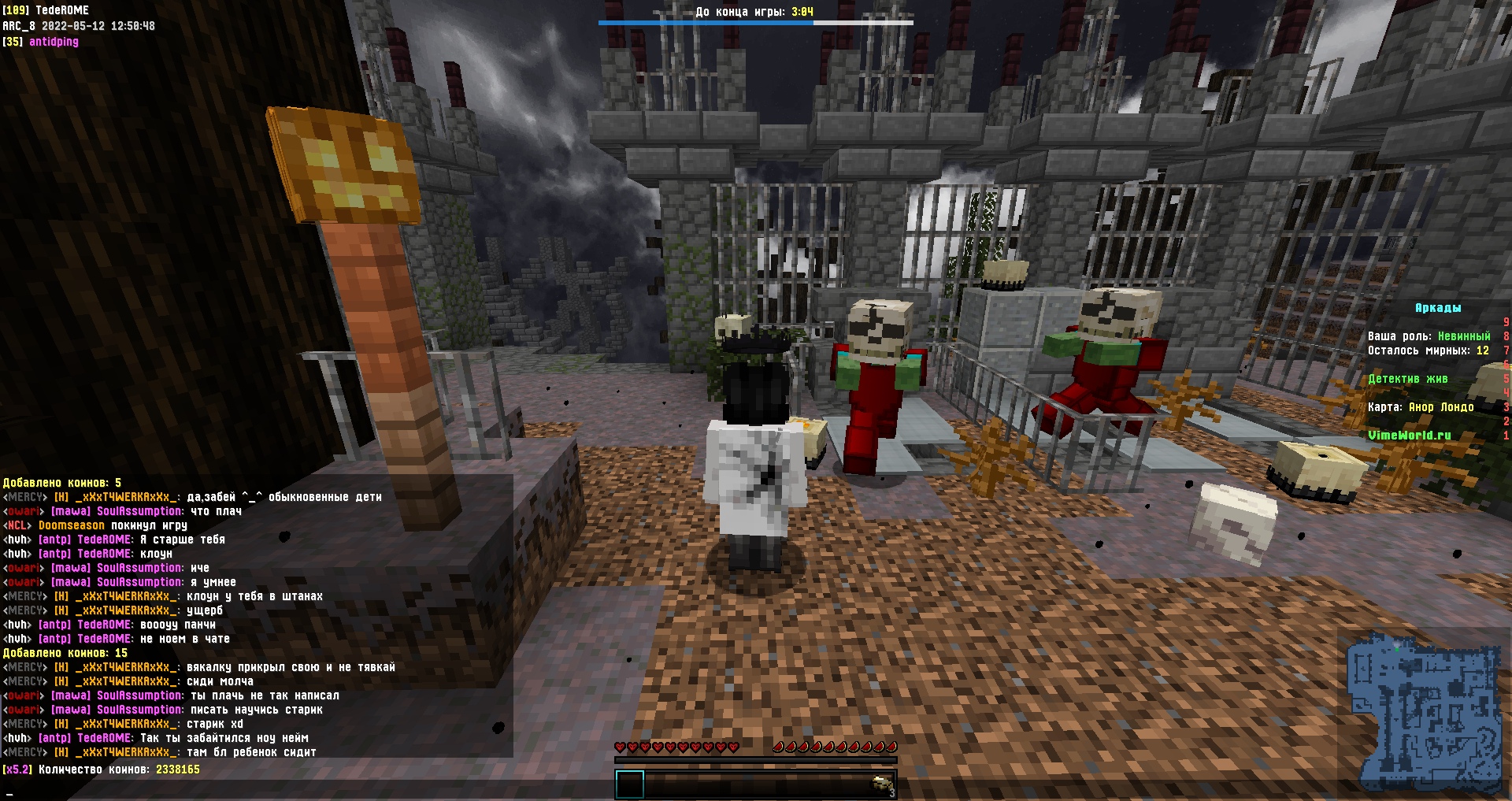This screenshot has height=801, width=1512.
Task: Expand the Карта: Анор Лондо entry
Action: 1421,407
